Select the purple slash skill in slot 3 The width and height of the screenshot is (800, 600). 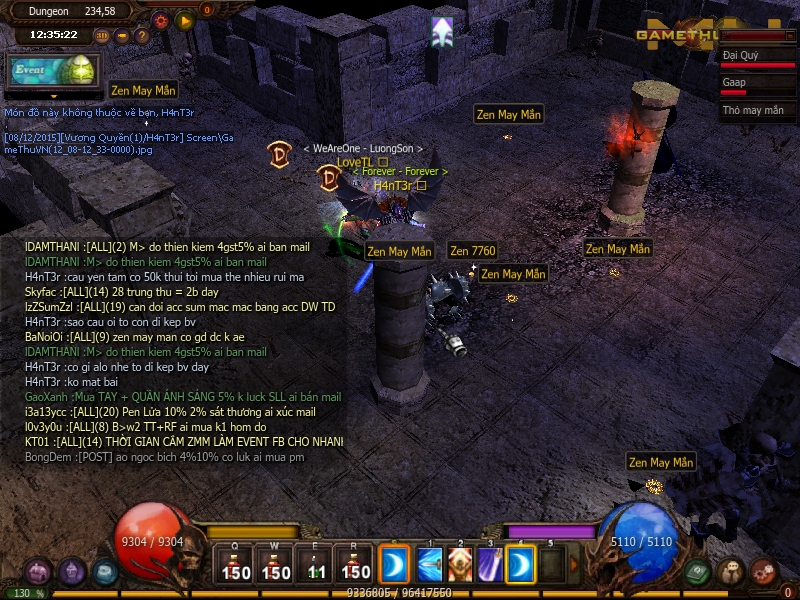(x=490, y=565)
